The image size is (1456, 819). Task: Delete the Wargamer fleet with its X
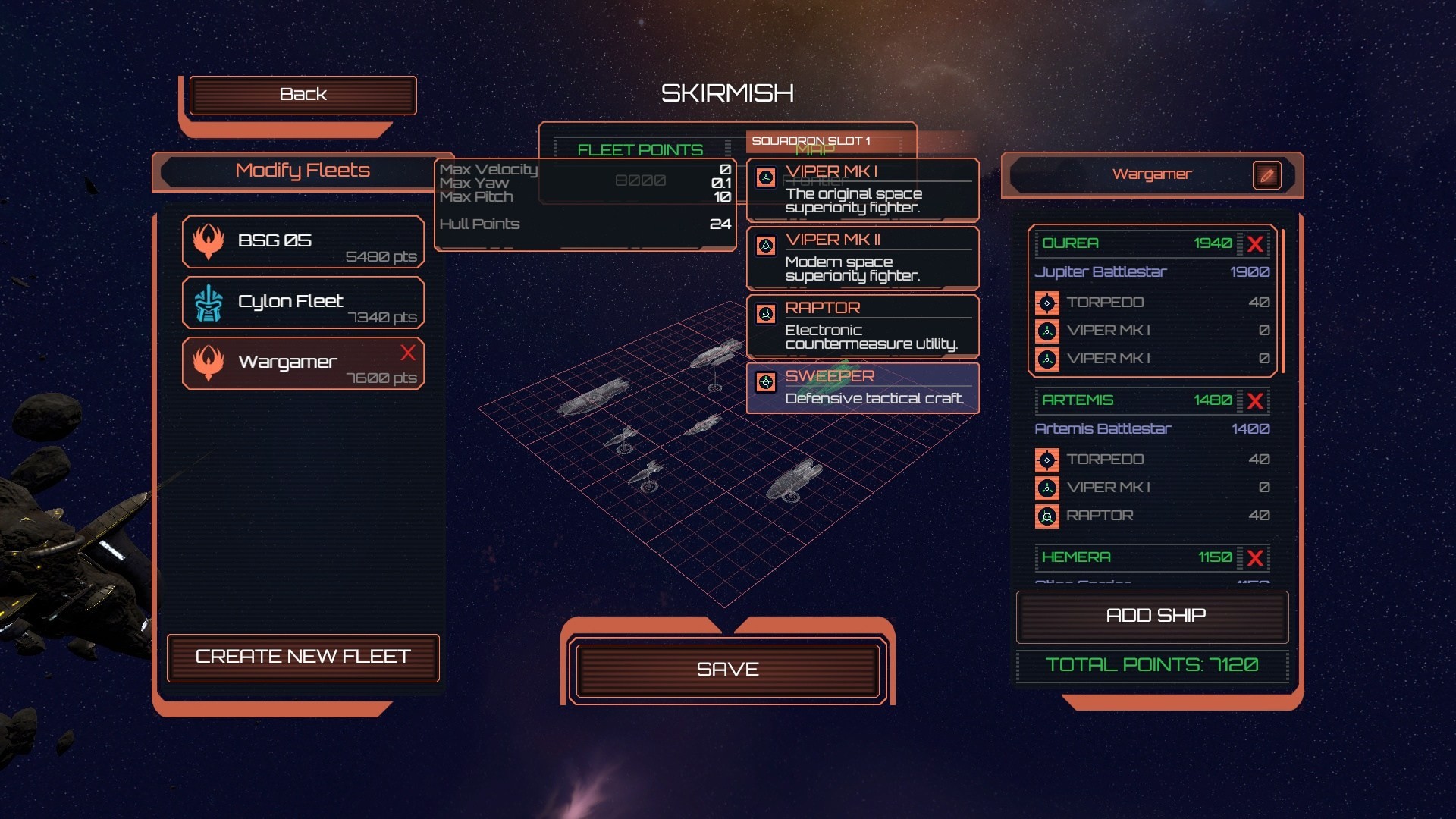click(409, 353)
